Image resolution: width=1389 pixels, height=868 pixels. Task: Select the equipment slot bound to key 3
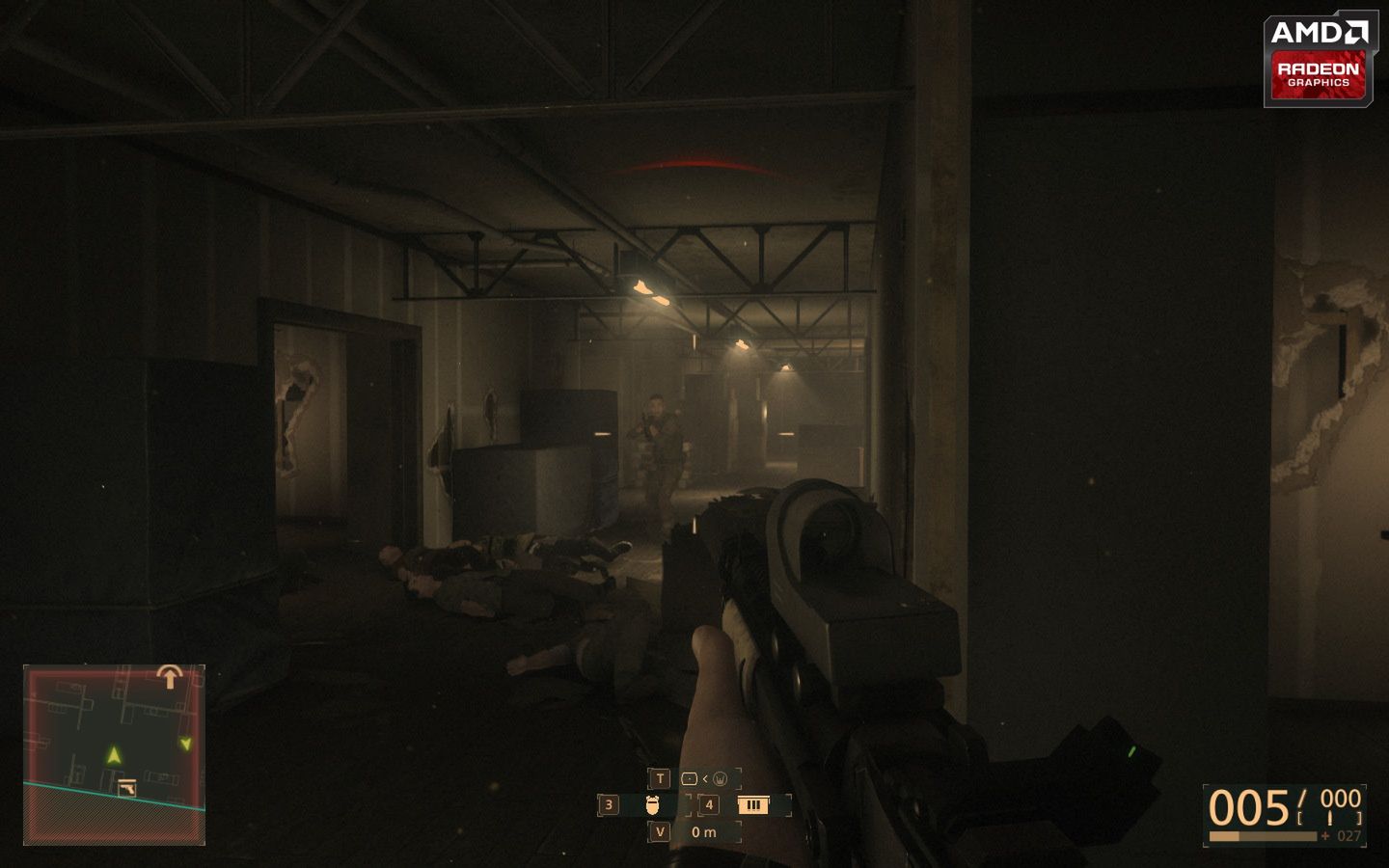(609, 803)
